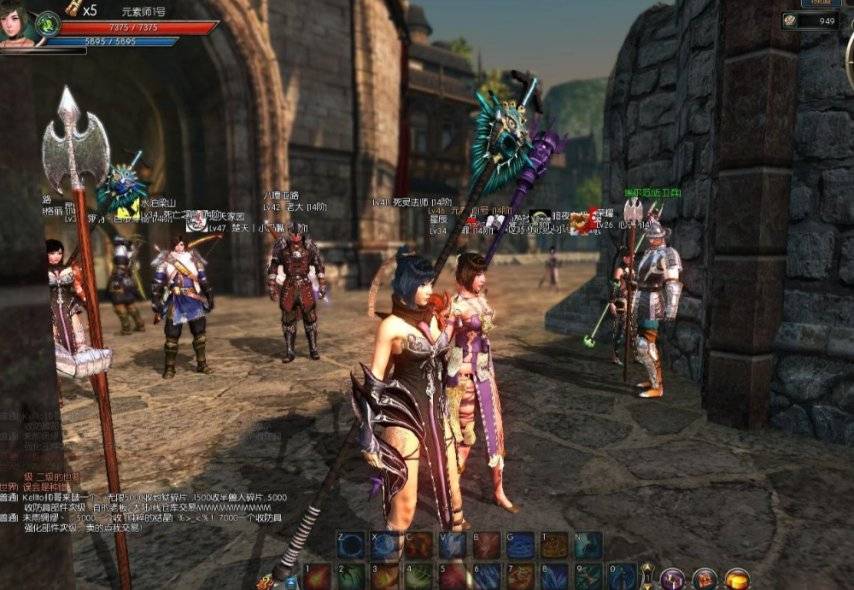Screen dimensions: 854x590
Task: Use the green skill in slot 2
Action: click(351, 577)
